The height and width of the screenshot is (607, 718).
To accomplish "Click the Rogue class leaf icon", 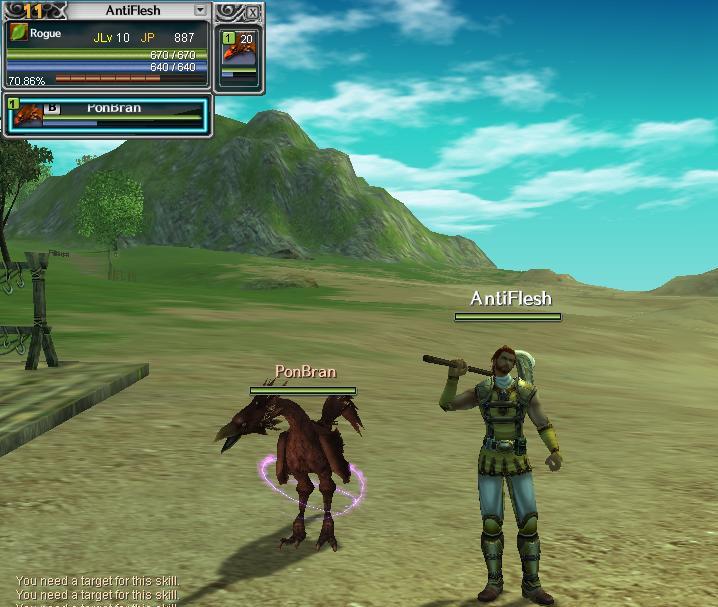I will pyautogui.click(x=18, y=34).
